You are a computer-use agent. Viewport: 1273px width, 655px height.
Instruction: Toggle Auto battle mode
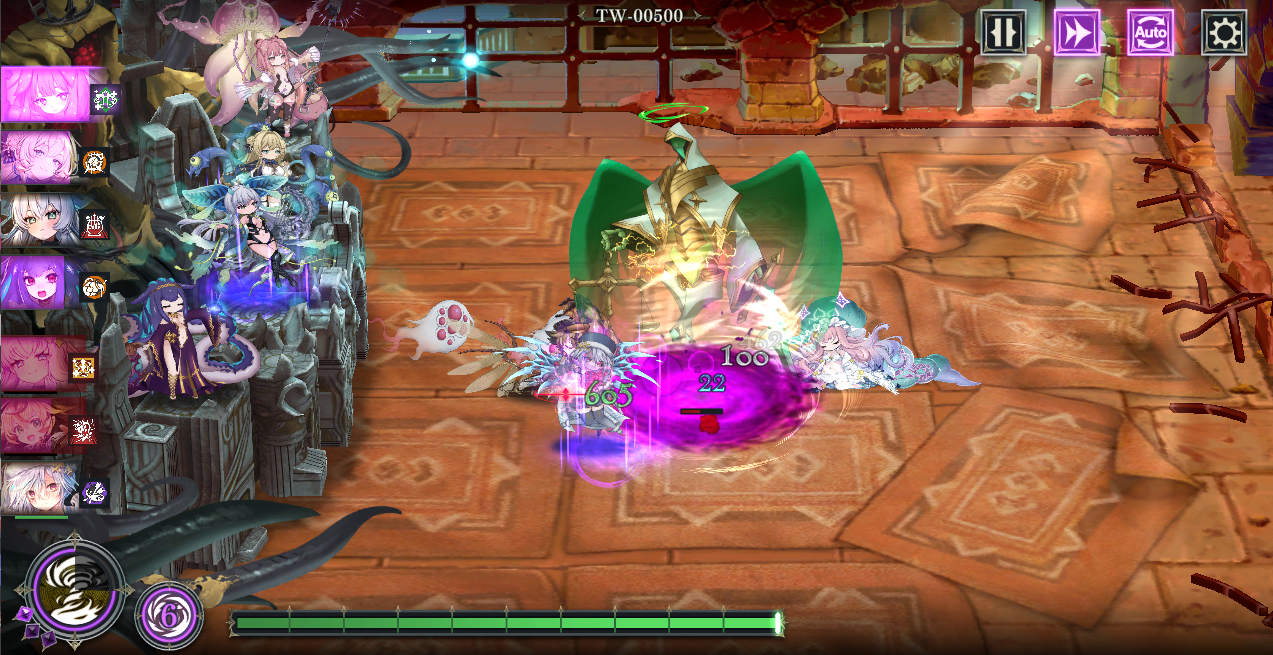click(x=1150, y=32)
